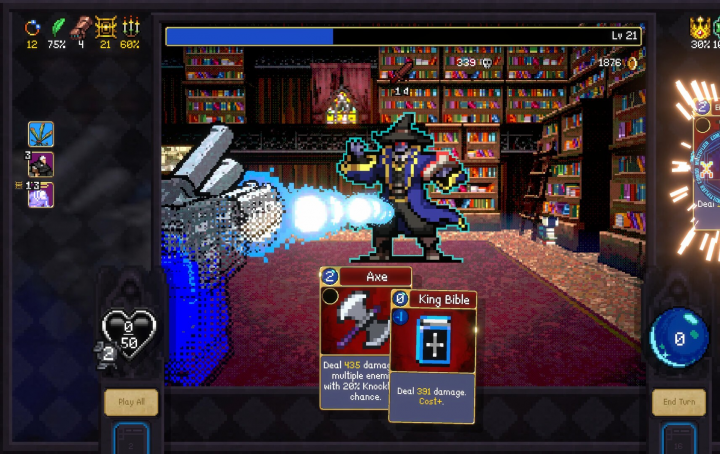This screenshot has width=720, height=454.
Task: Inspect the purple glowing status icon
Action: click(41, 194)
